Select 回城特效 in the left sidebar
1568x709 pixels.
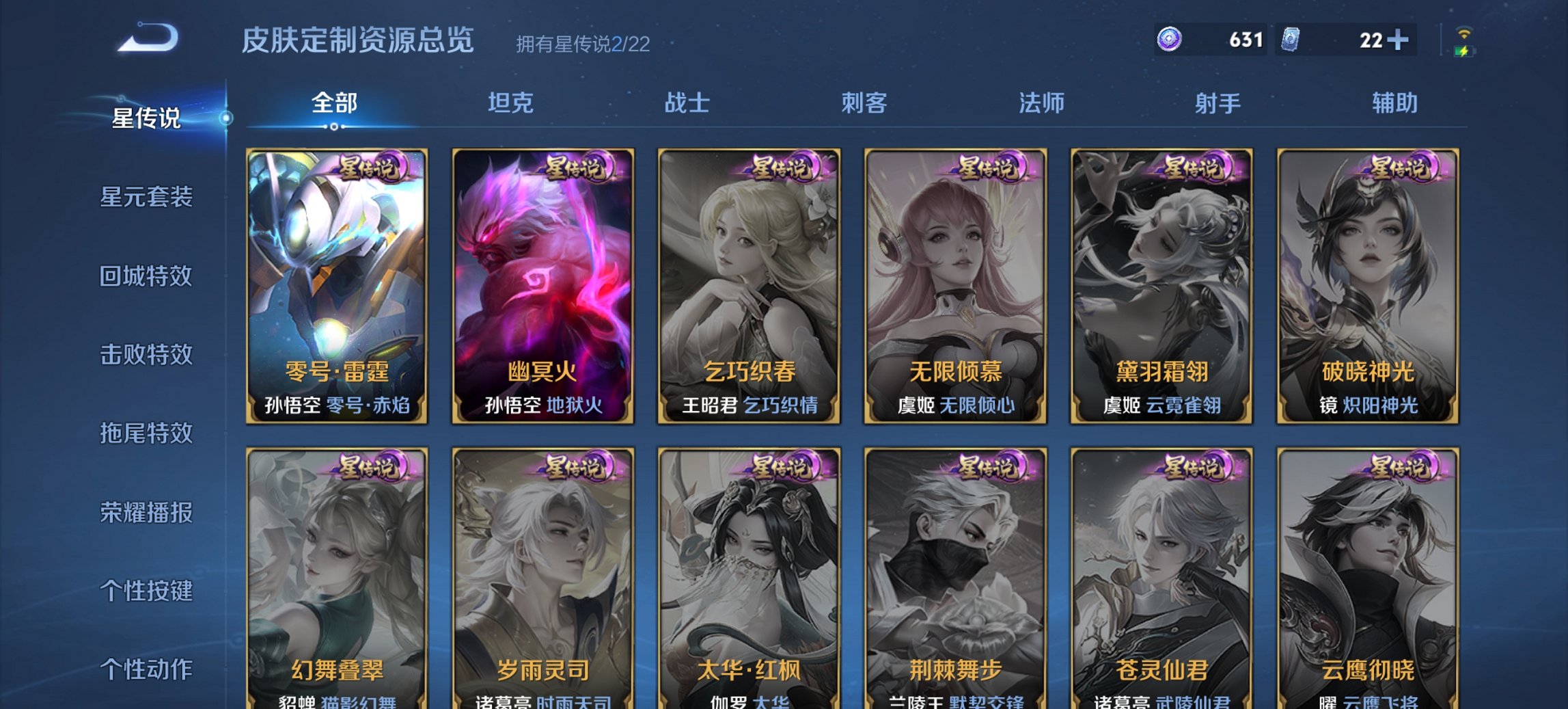coord(146,275)
